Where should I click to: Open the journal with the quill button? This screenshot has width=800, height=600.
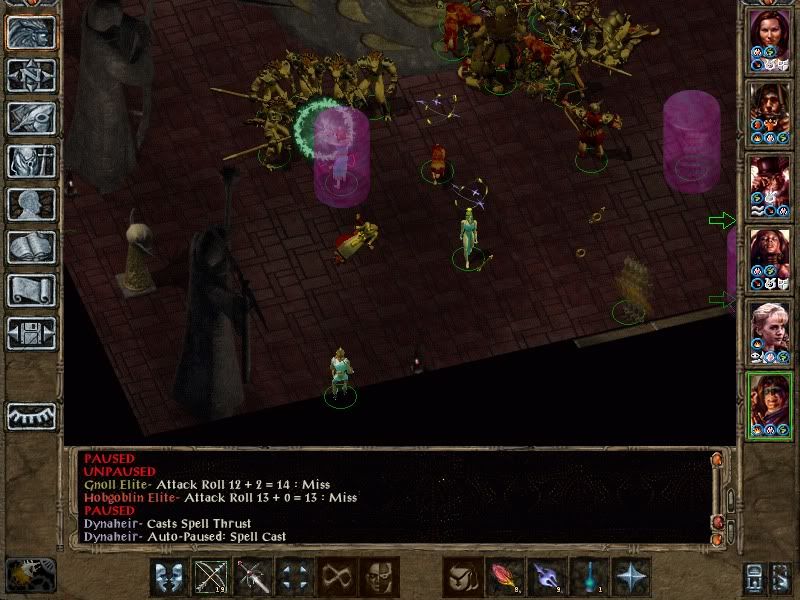click(32, 118)
